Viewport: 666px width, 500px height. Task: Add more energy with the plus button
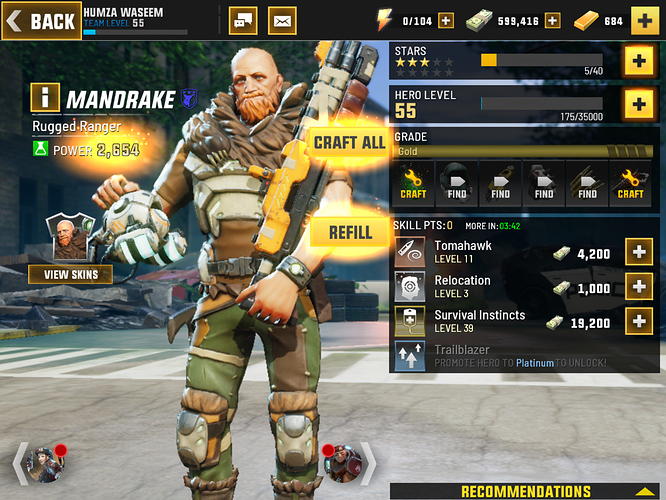pos(446,20)
